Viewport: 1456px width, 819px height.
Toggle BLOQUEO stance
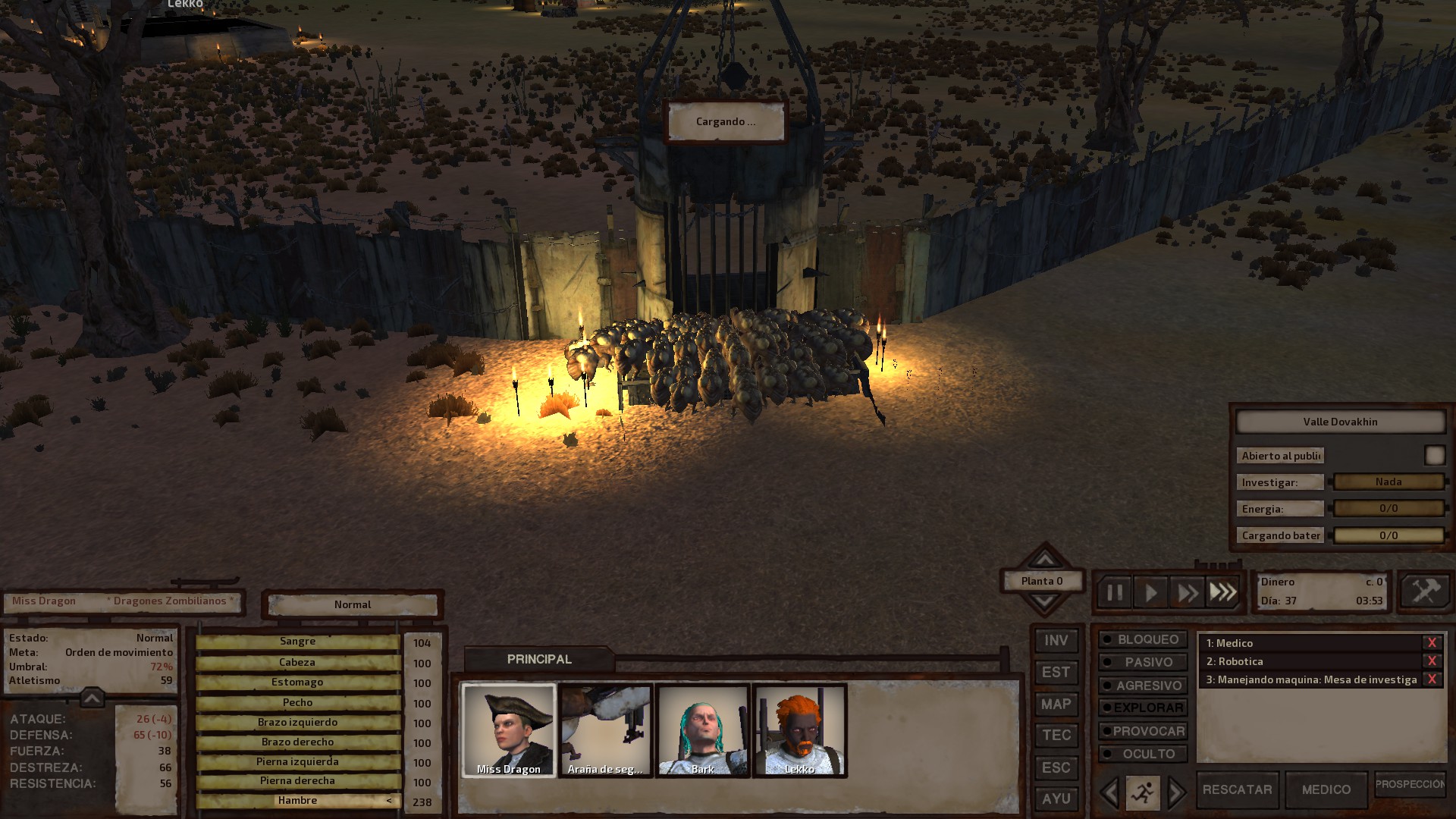1142,640
